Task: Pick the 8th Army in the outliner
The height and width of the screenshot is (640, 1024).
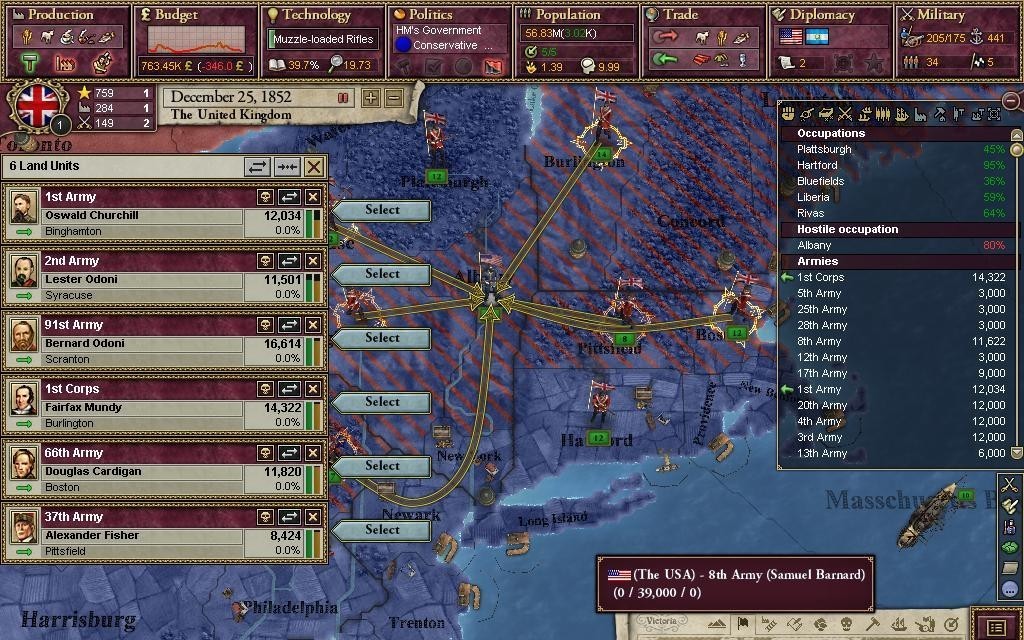Action: [820, 341]
